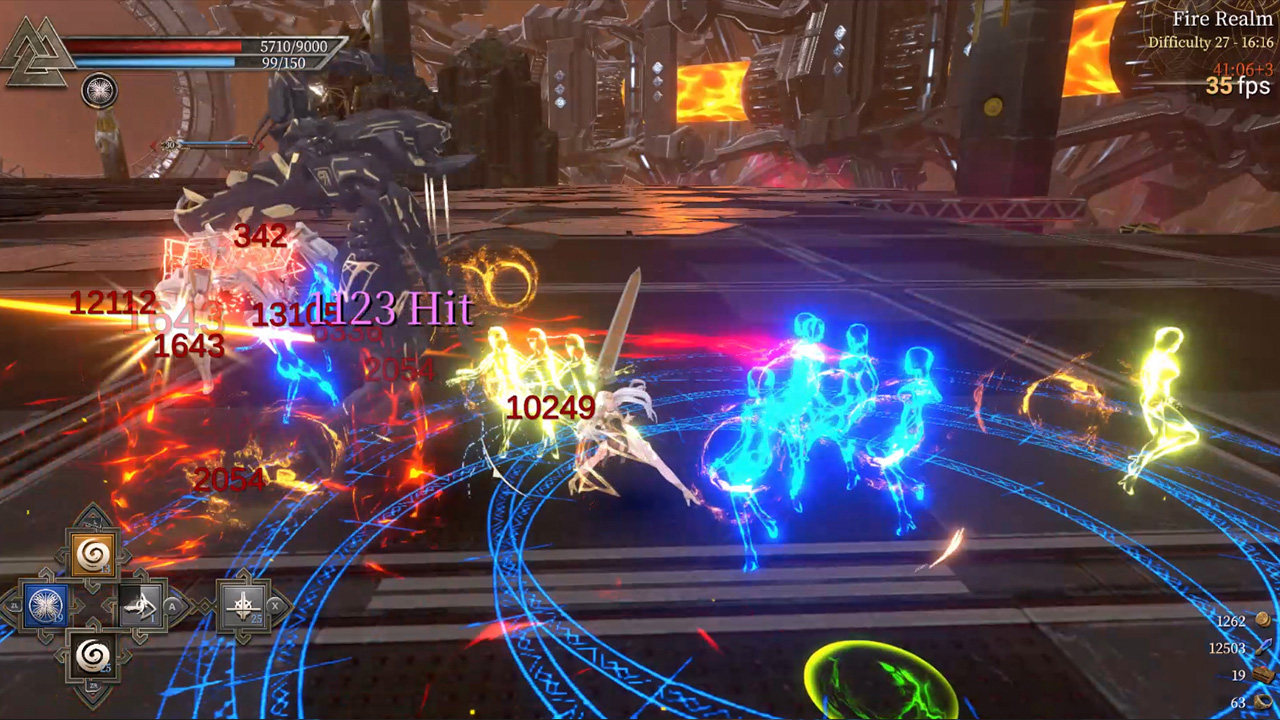
Task: Click the gold coin icon showing 1262
Action: (1262, 620)
